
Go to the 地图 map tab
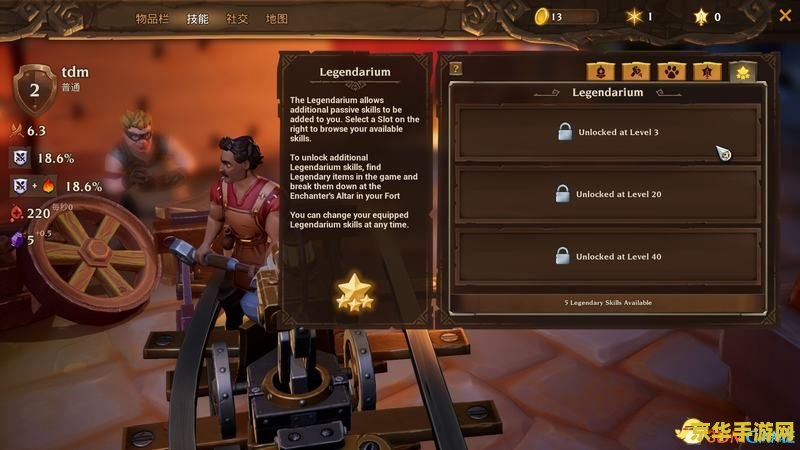277,18
